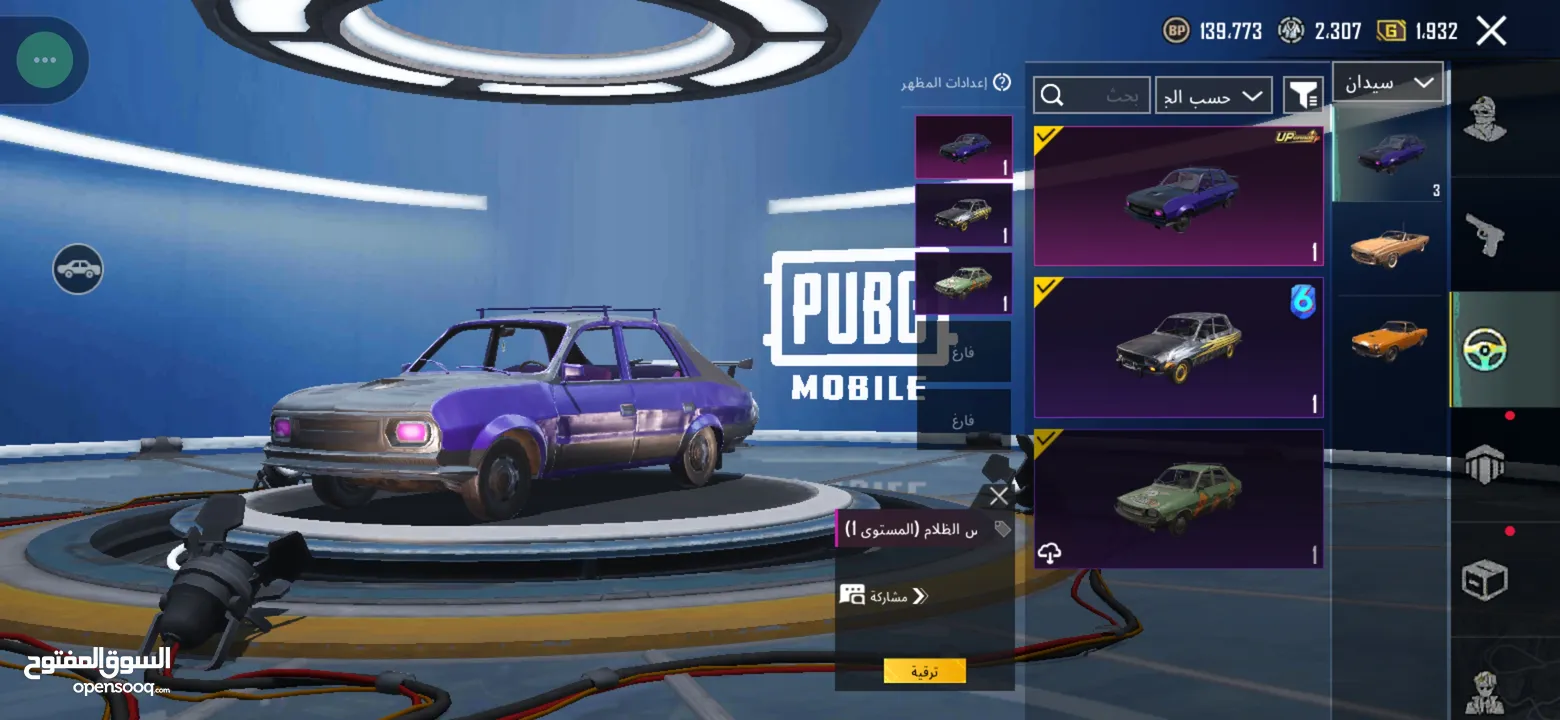Select the purple sedan skin card

coord(1178,196)
